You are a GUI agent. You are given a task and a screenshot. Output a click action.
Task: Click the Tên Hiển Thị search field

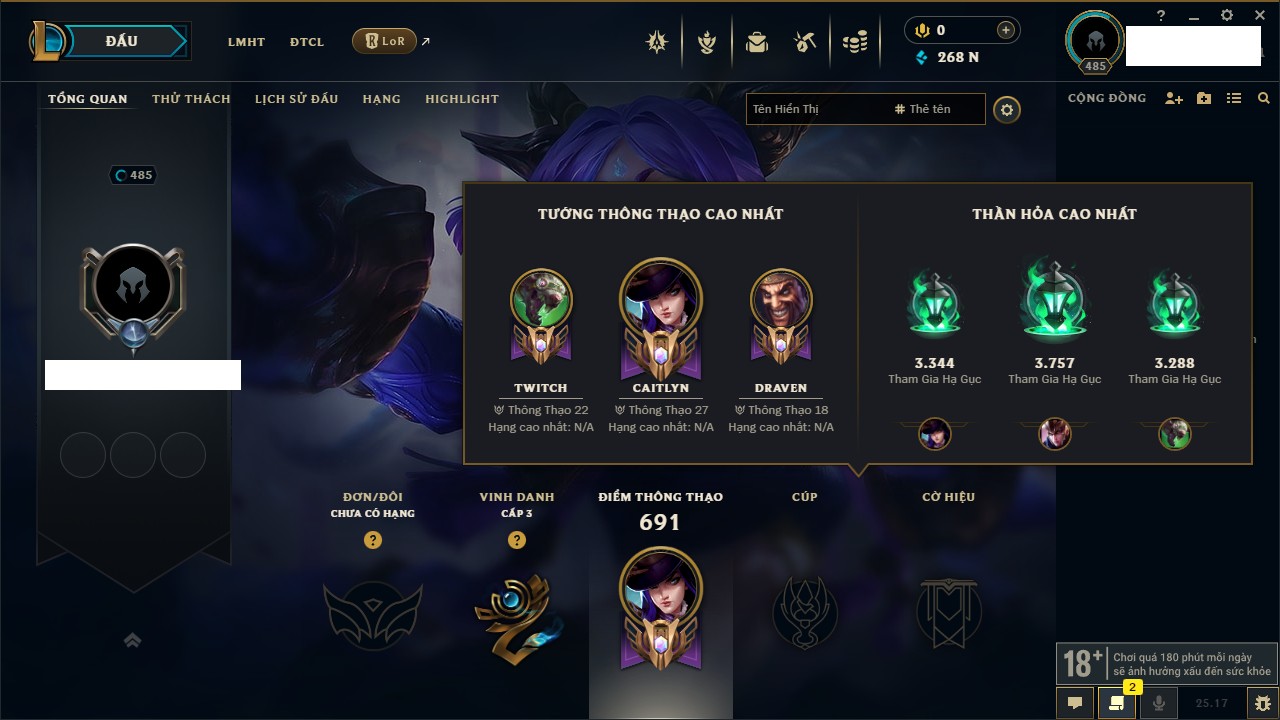click(815, 109)
